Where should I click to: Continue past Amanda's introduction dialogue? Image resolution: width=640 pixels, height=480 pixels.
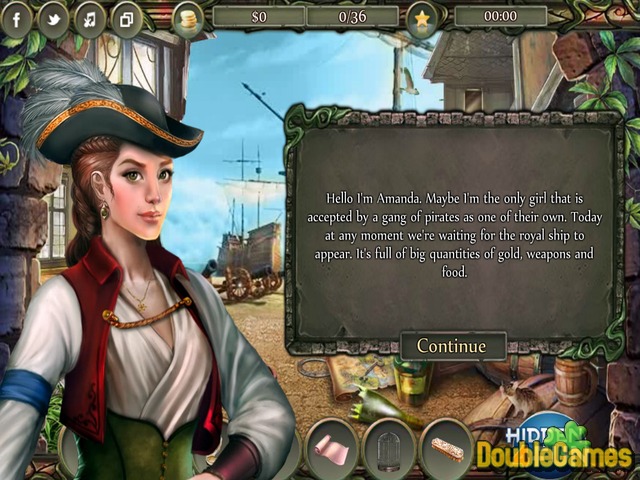tap(451, 346)
